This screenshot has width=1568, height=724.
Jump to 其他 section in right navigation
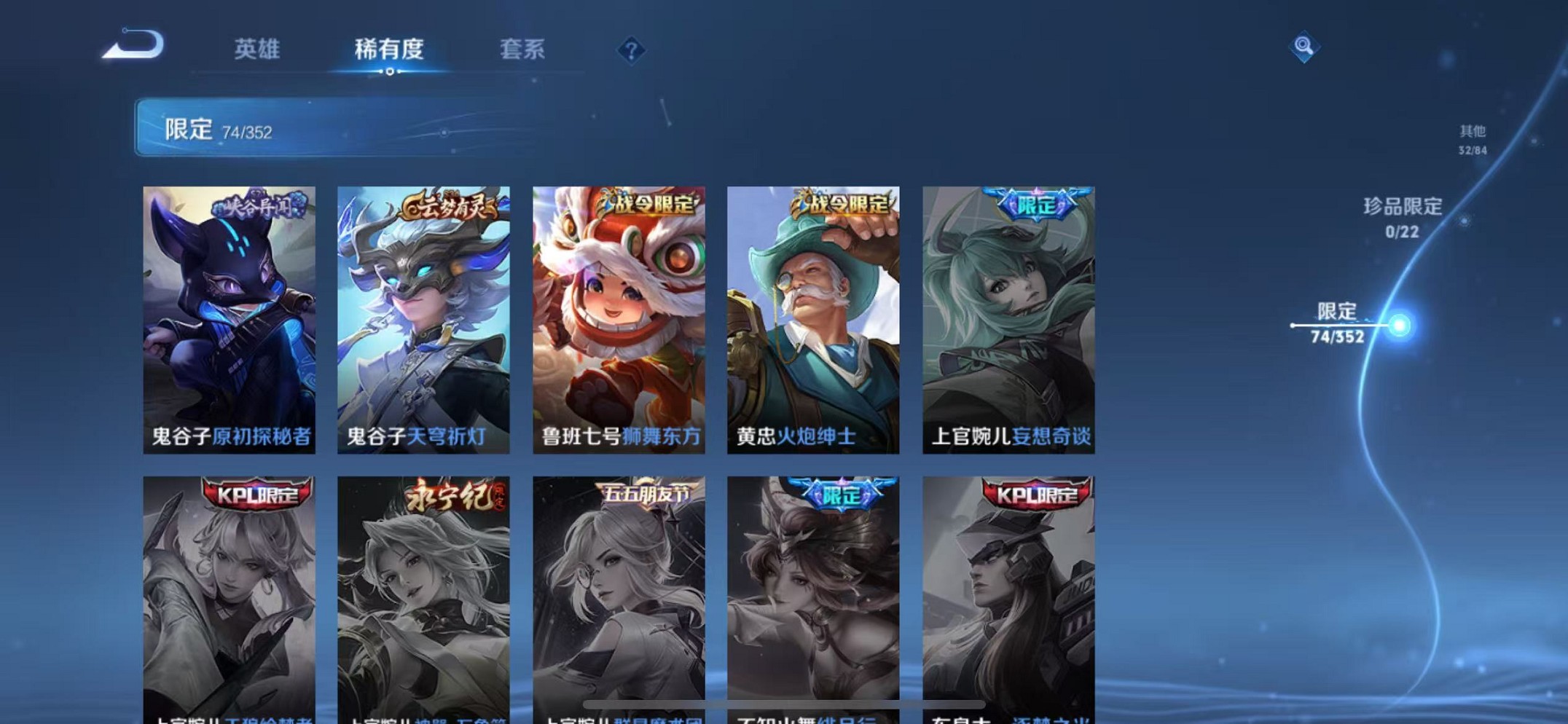(x=1470, y=138)
